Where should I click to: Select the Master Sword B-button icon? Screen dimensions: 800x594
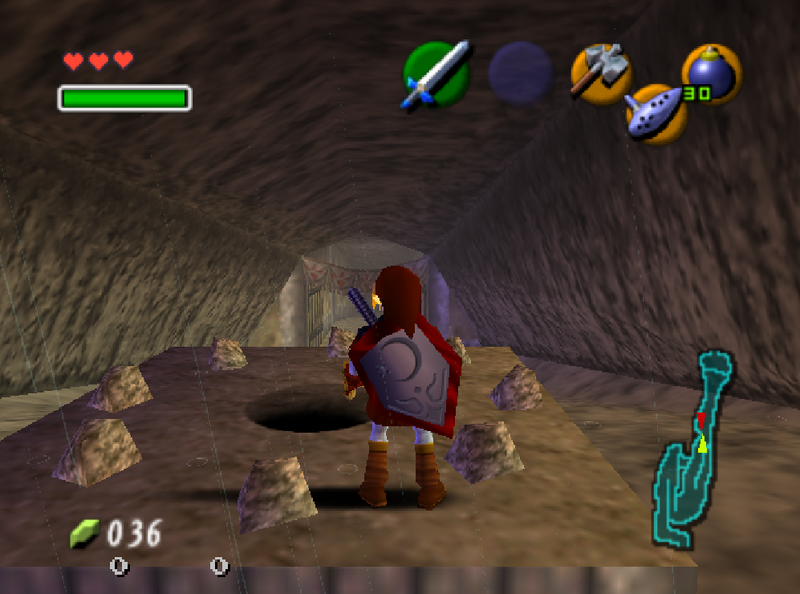click(x=436, y=73)
